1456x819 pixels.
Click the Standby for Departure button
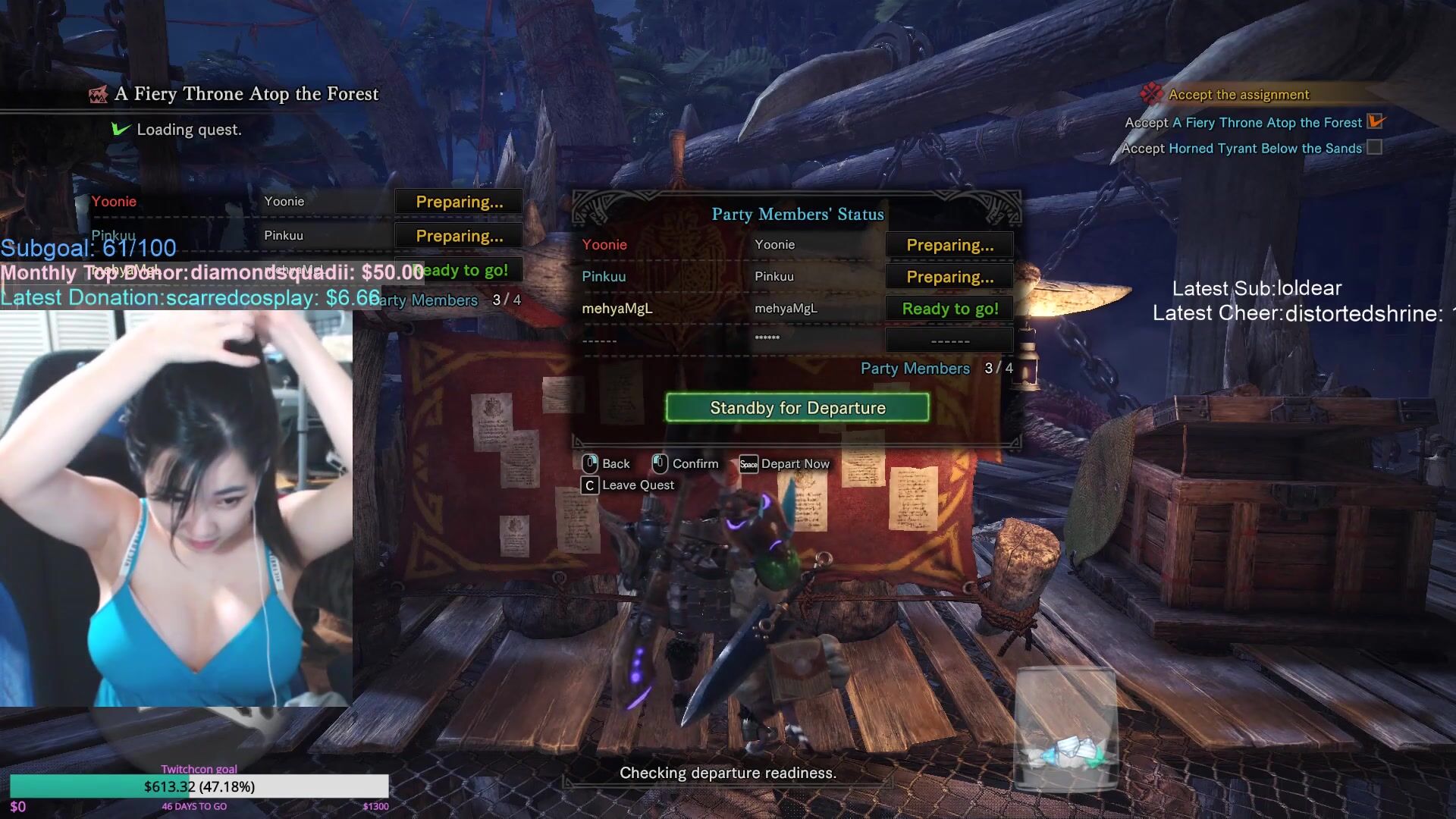coord(797,408)
